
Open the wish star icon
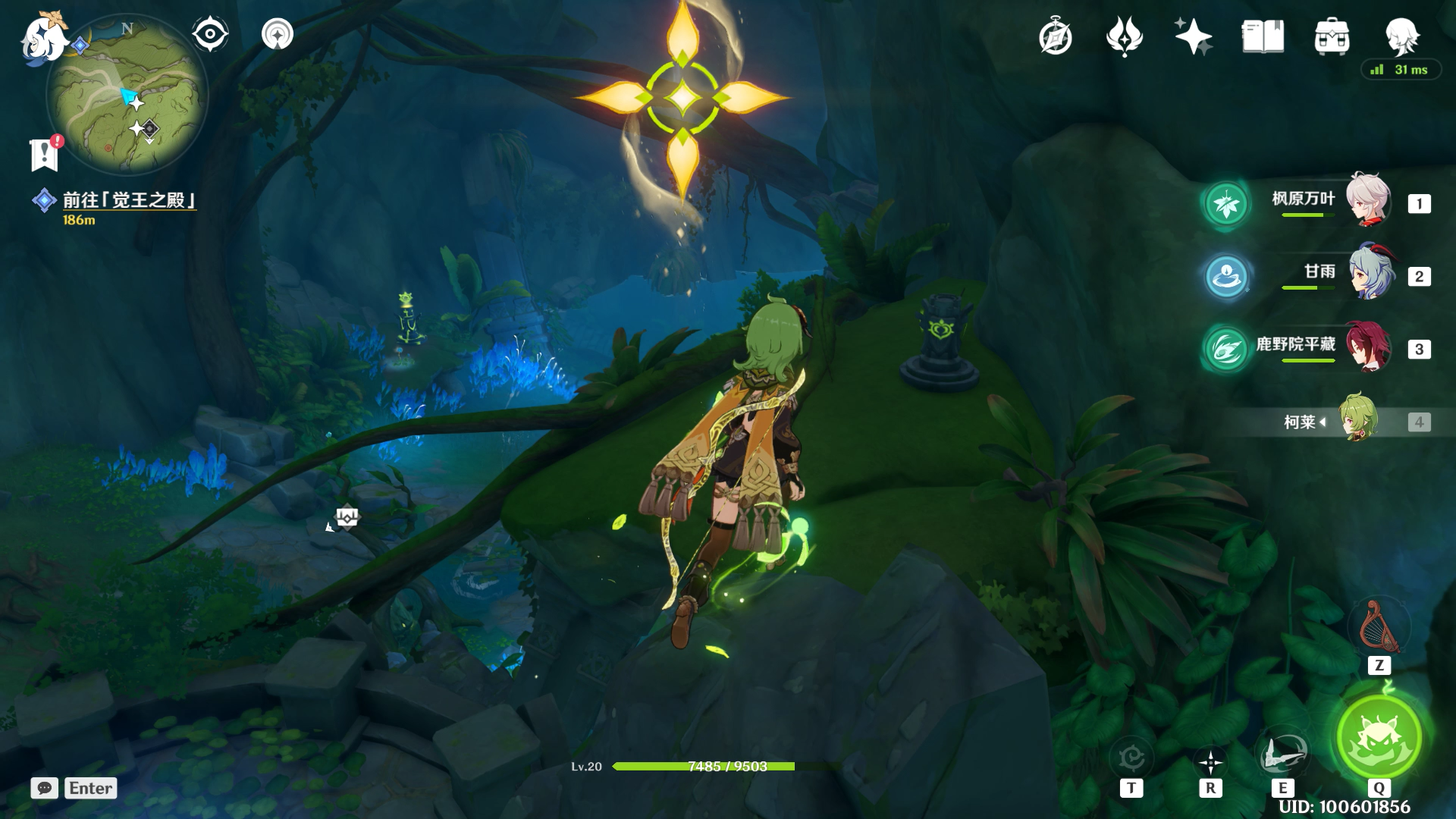tap(1193, 36)
